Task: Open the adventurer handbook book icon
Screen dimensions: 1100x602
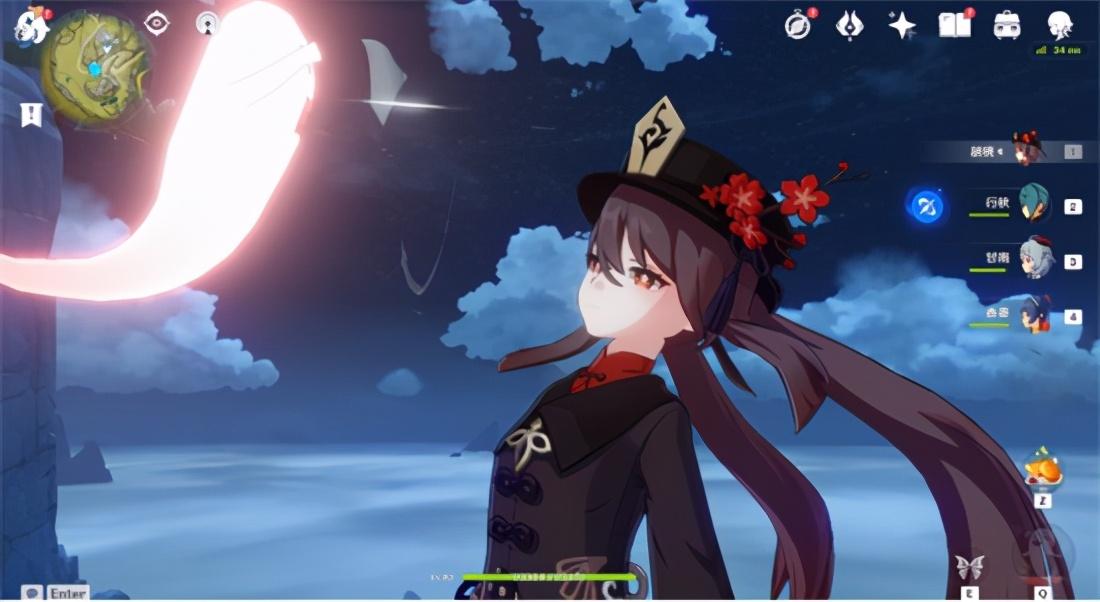Action: tap(954, 25)
